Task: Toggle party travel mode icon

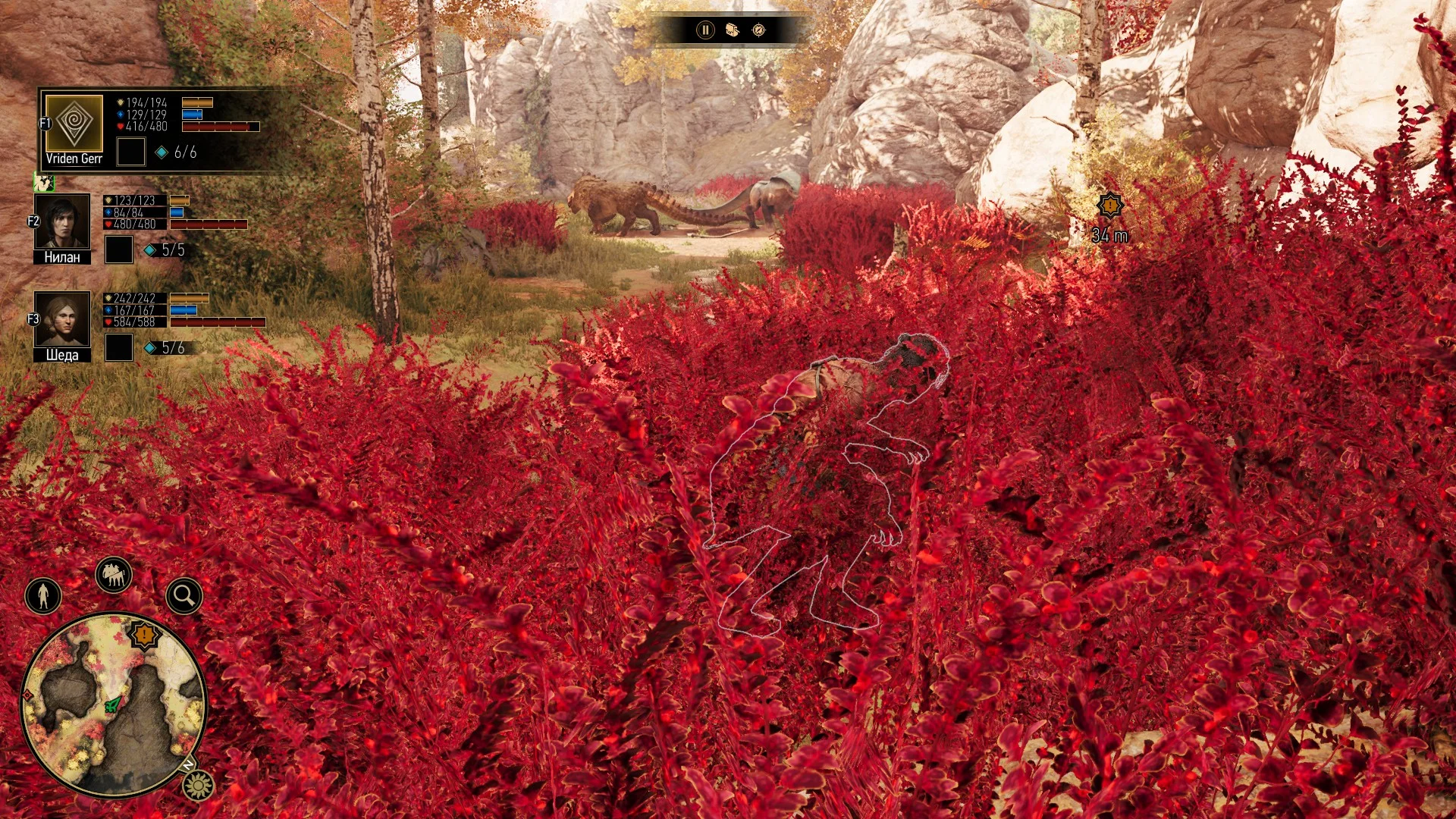Action: pos(112,573)
